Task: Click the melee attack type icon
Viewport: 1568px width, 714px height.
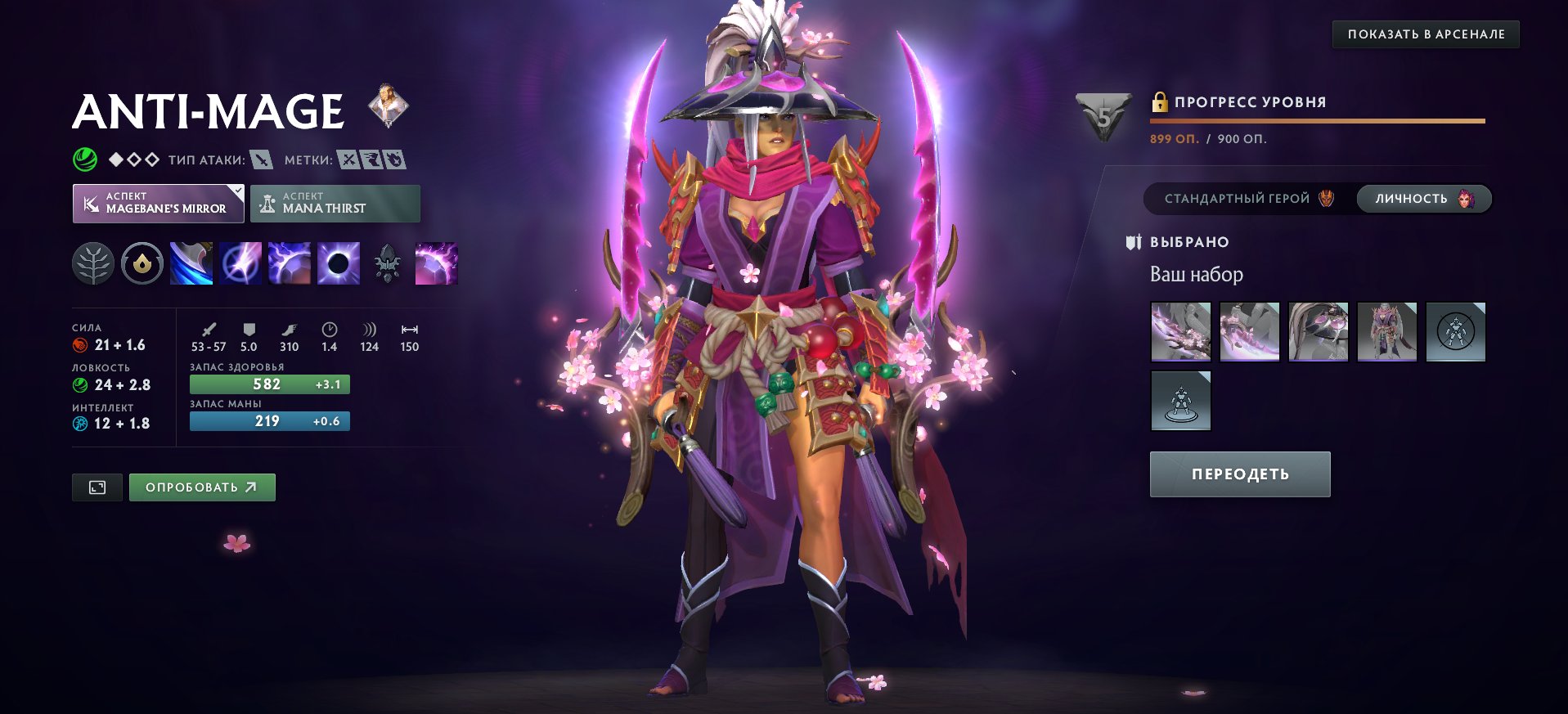Action: [262, 160]
